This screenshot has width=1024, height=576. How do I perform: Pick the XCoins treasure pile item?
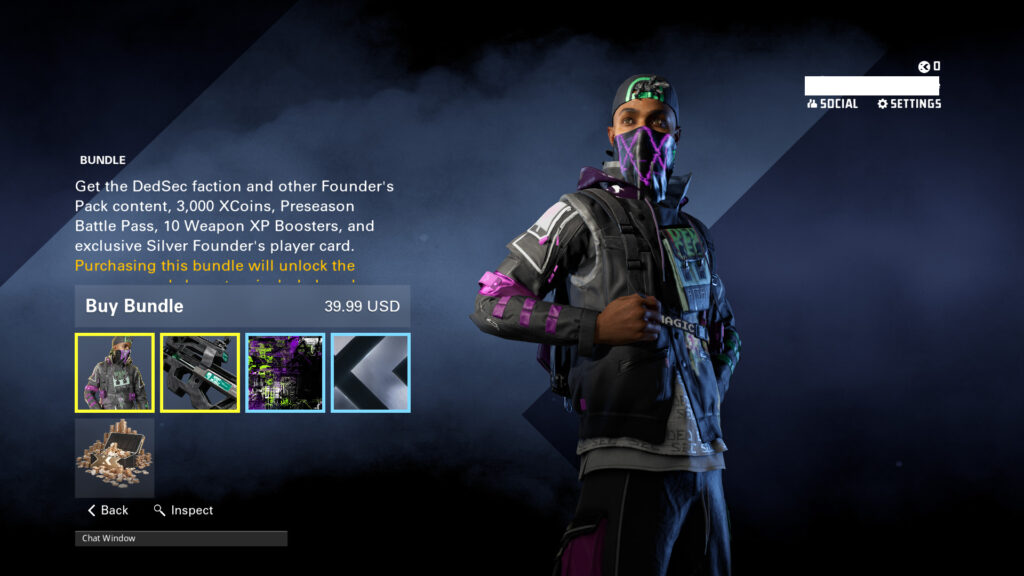(115, 458)
